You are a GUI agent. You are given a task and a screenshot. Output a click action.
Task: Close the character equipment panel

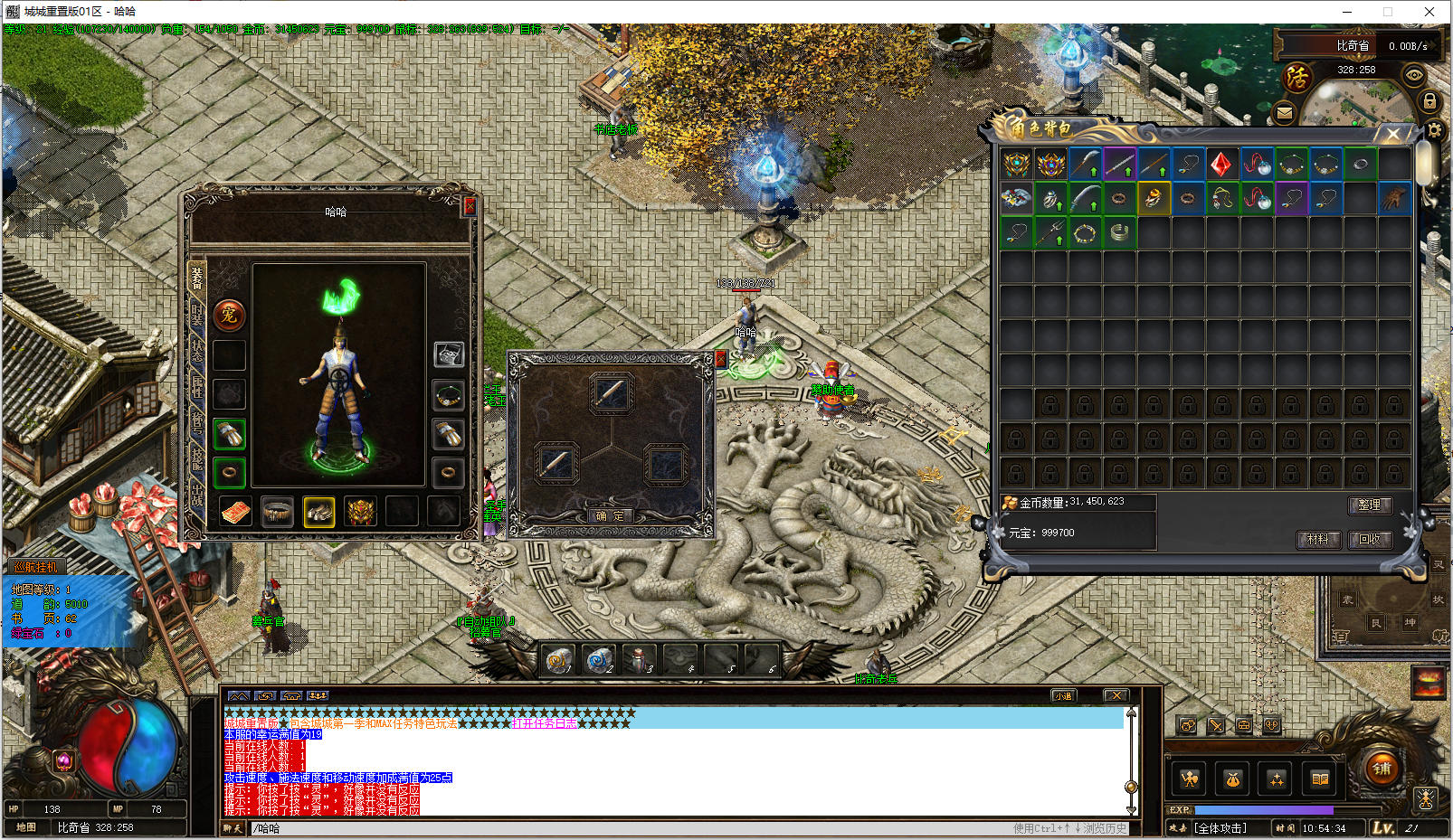470,206
